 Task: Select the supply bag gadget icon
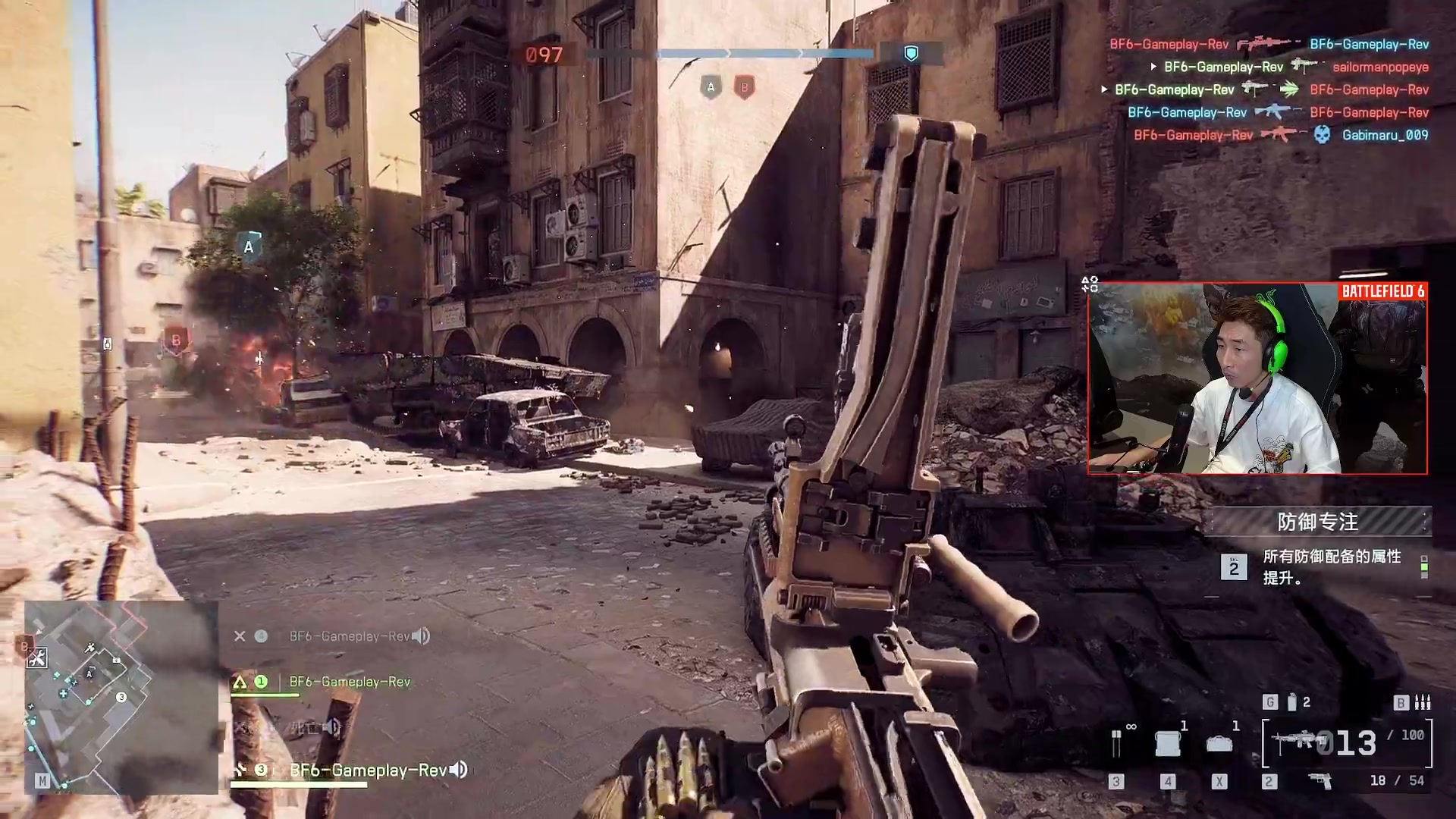tap(1219, 744)
